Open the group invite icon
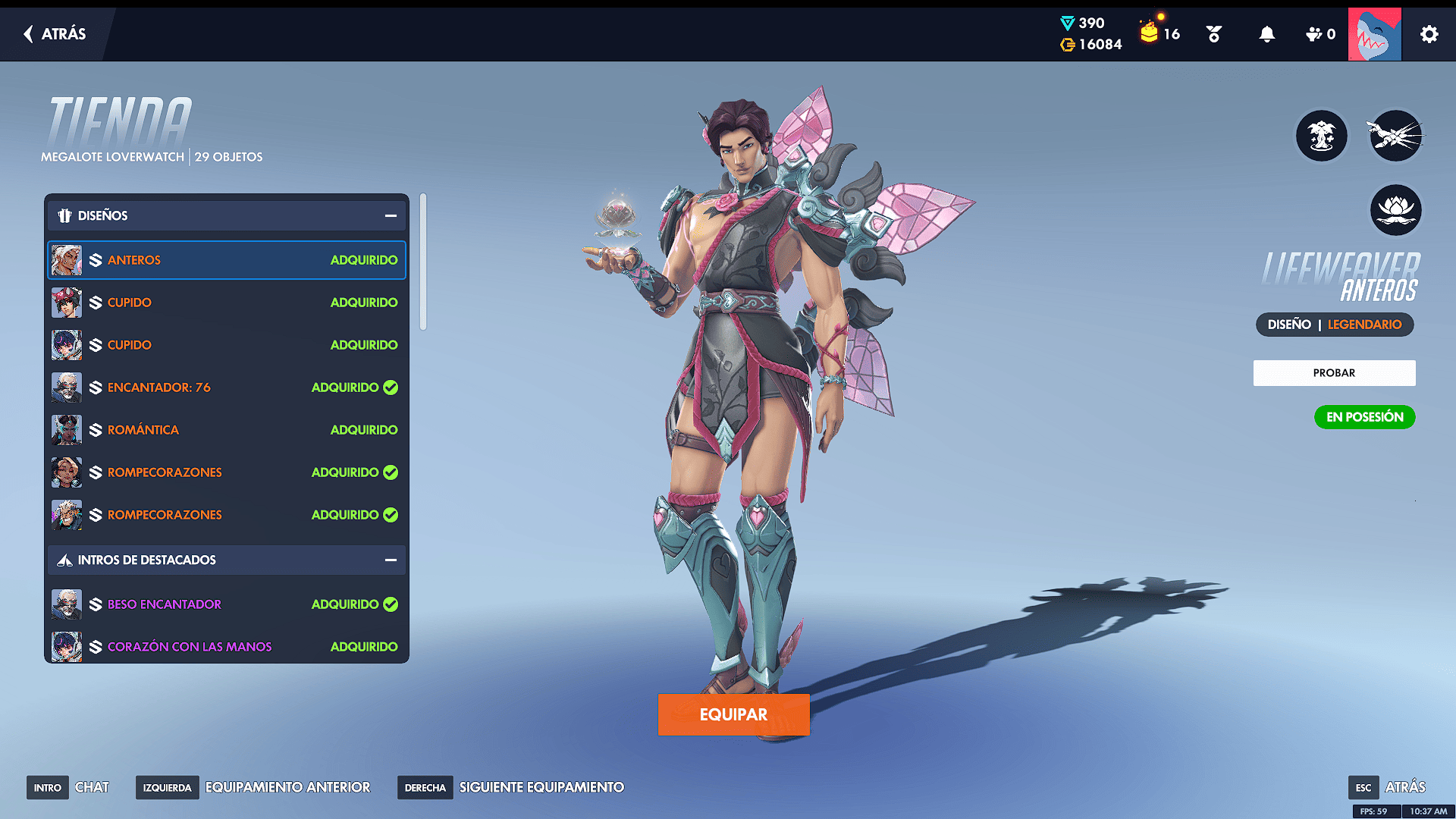 click(x=1319, y=34)
